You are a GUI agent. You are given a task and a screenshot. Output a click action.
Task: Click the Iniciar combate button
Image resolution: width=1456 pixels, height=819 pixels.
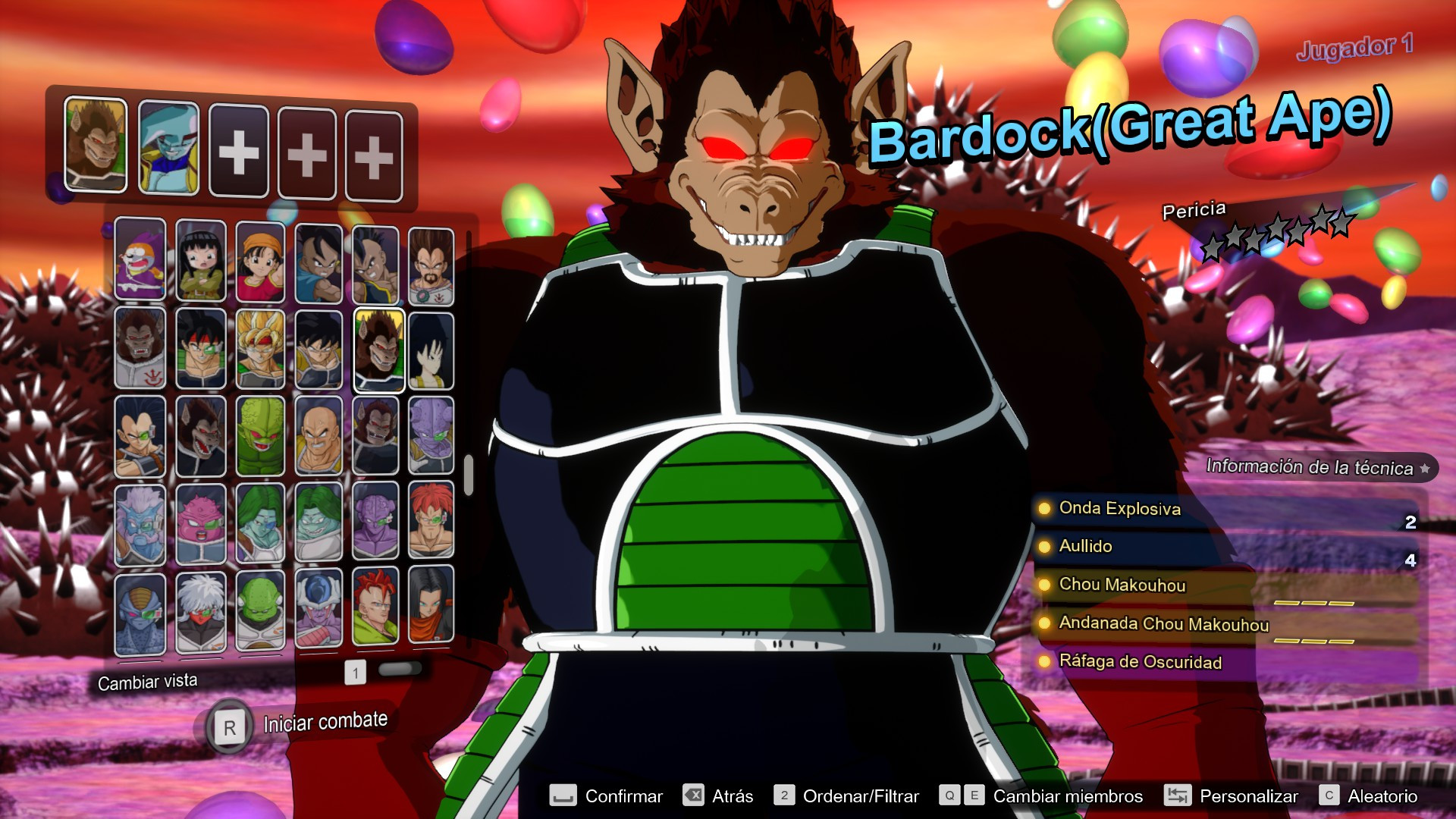(x=324, y=720)
